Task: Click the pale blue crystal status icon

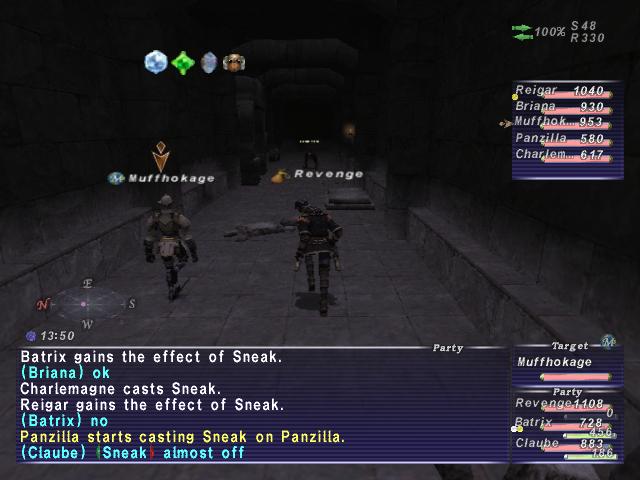Action: point(155,62)
